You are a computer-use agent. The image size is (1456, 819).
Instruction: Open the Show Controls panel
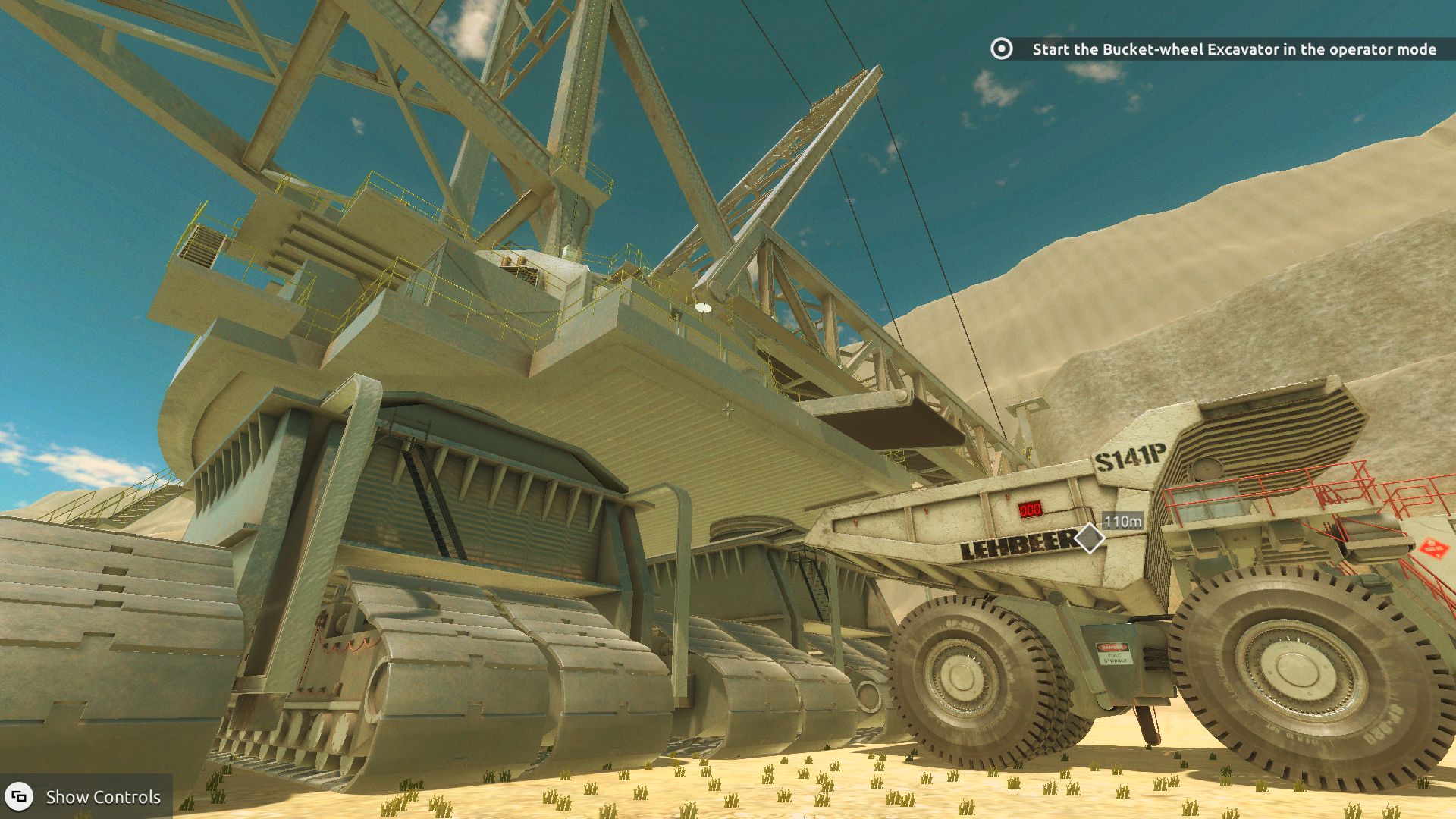[x=86, y=796]
